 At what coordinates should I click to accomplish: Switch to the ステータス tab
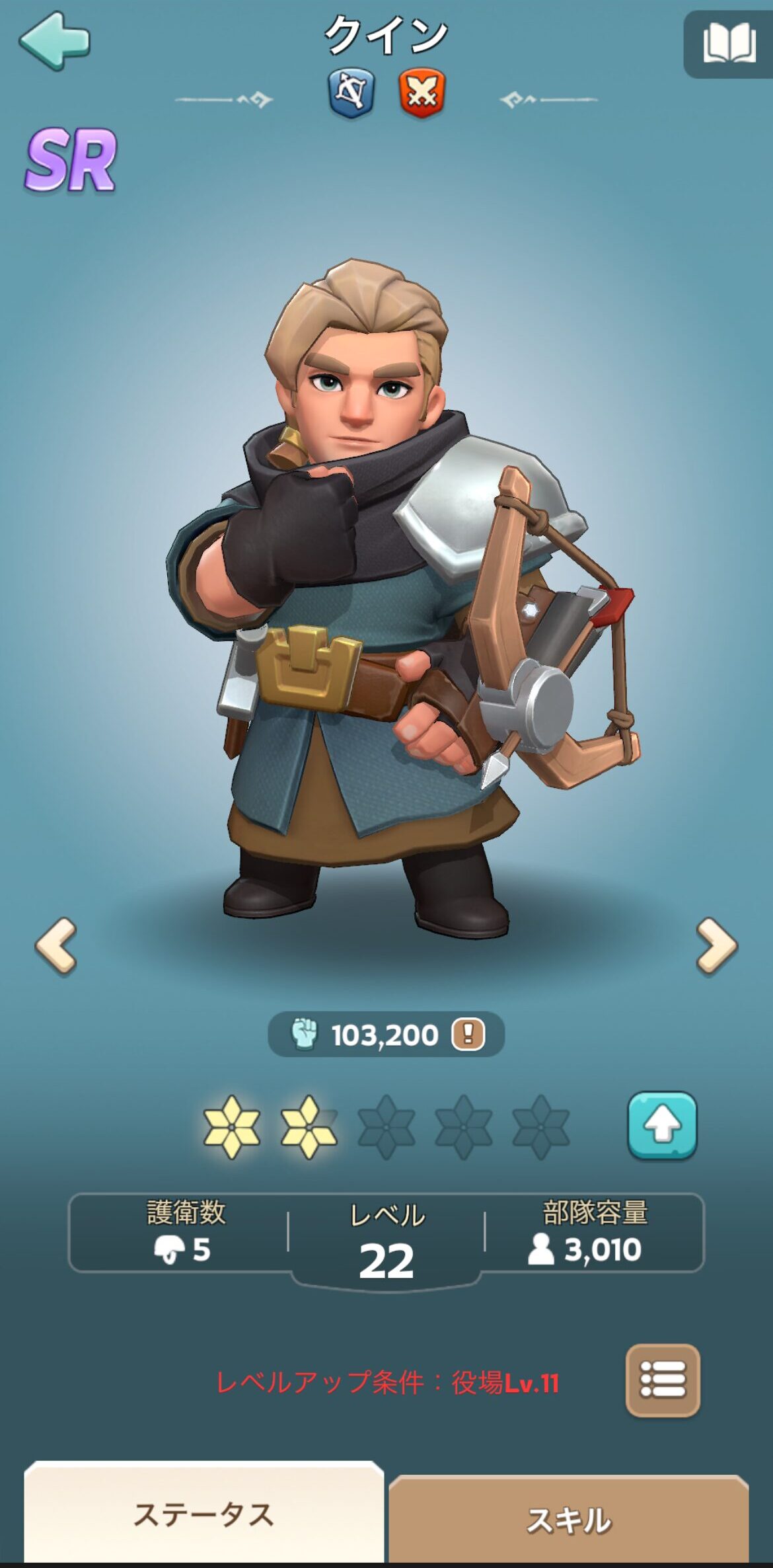click(203, 1514)
